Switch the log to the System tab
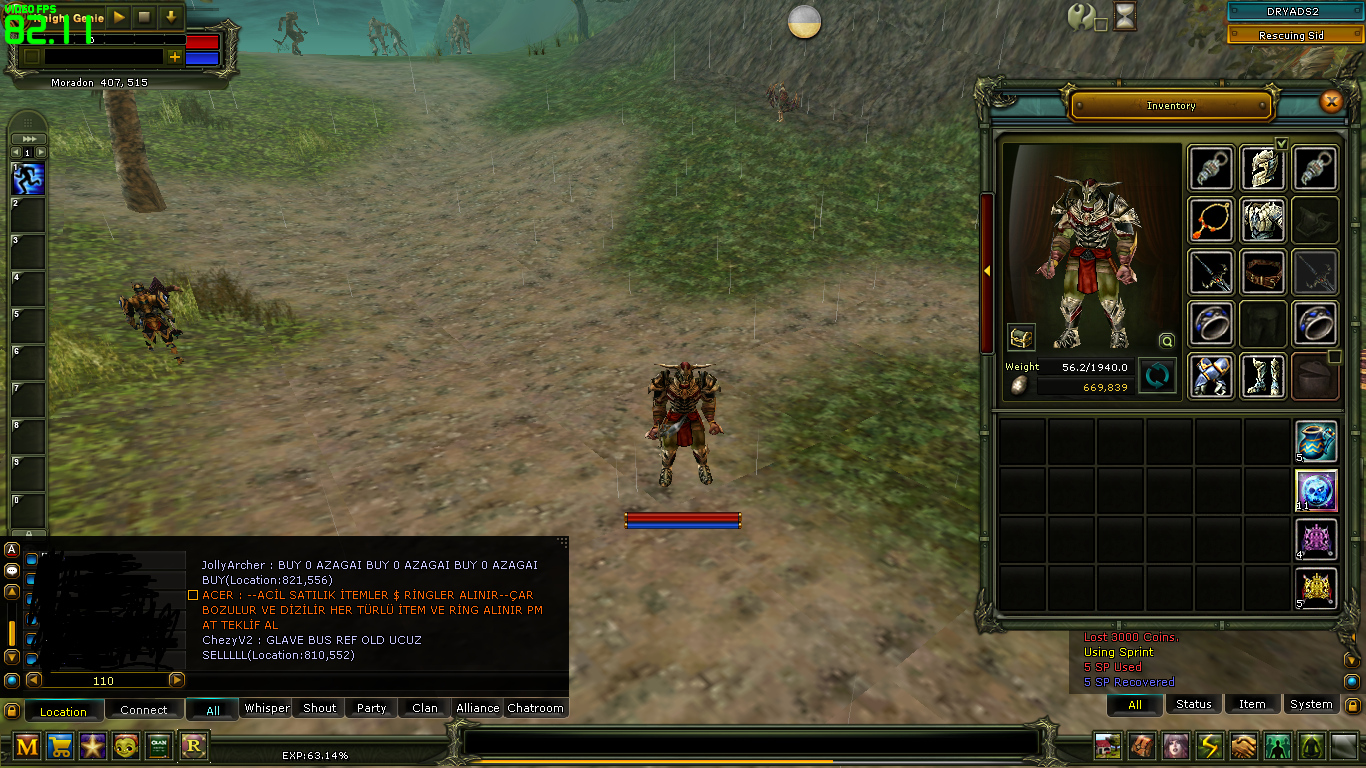This screenshot has height=768, width=1366. [1311, 704]
